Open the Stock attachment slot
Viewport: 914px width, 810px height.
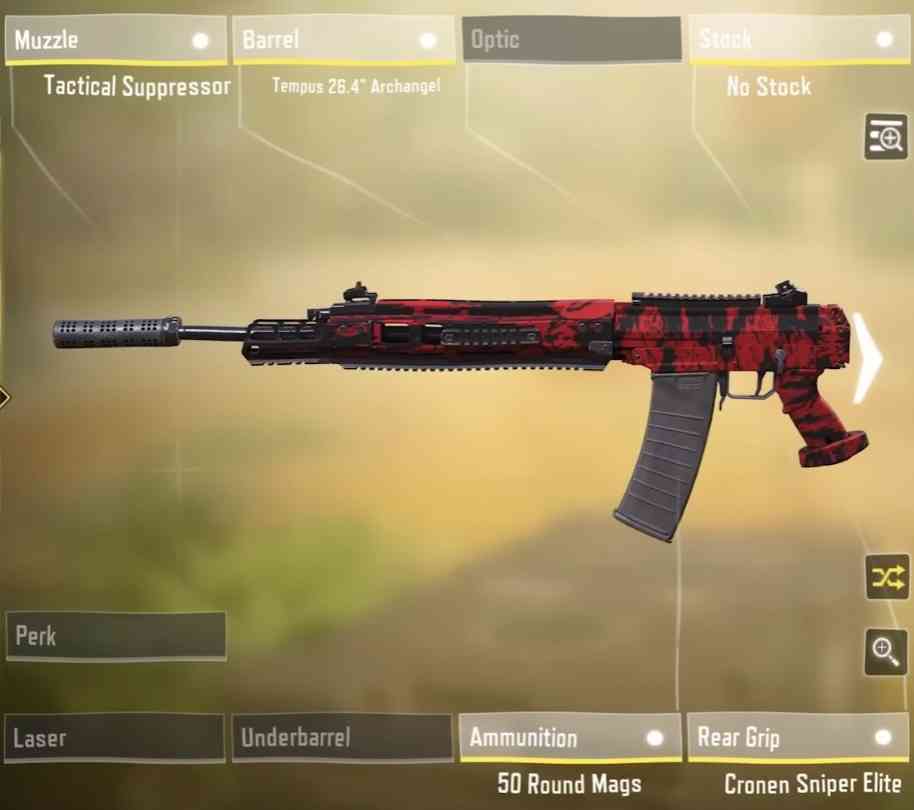point(797,42)
